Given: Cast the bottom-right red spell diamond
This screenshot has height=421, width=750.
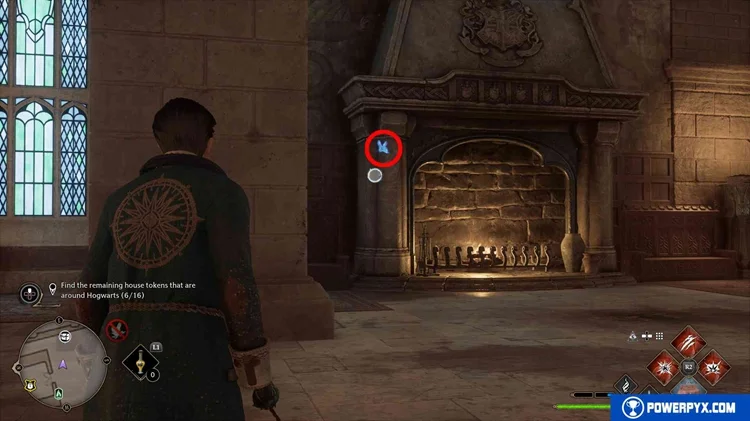Looking at the screenshot, I should (x=714, y=367).
